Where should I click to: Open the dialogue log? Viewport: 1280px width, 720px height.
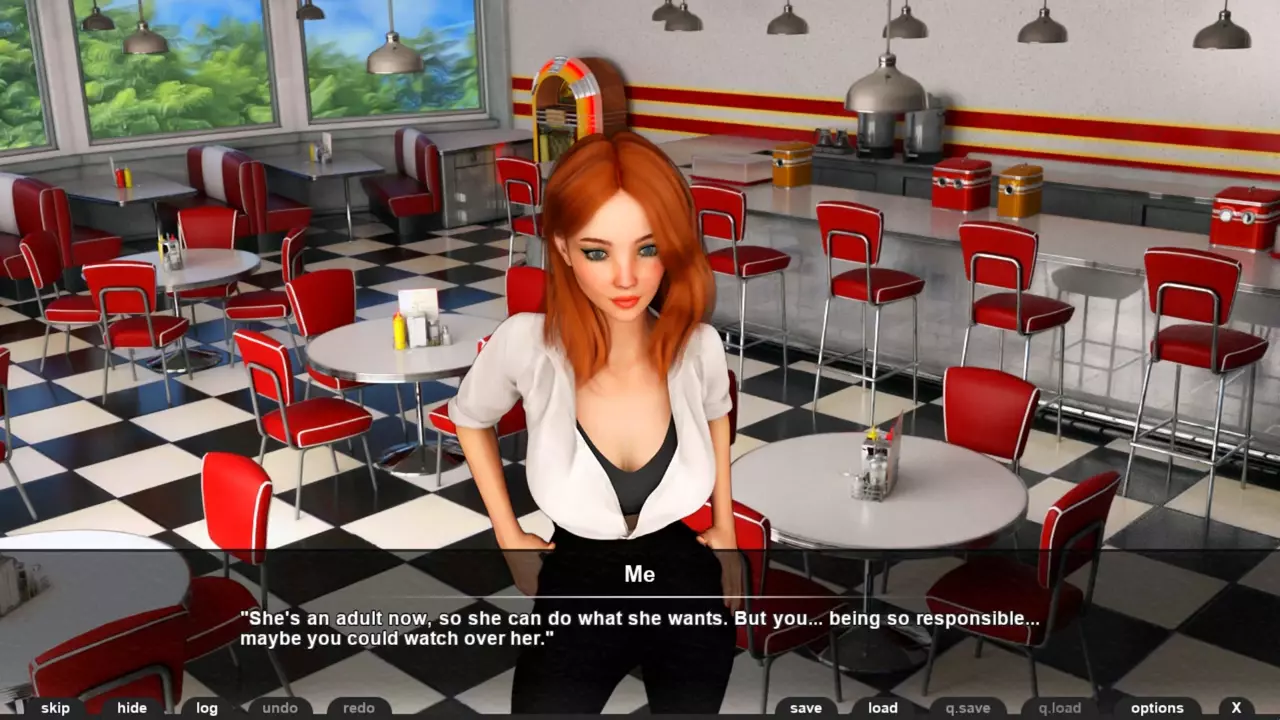click(x=207, y=708)
